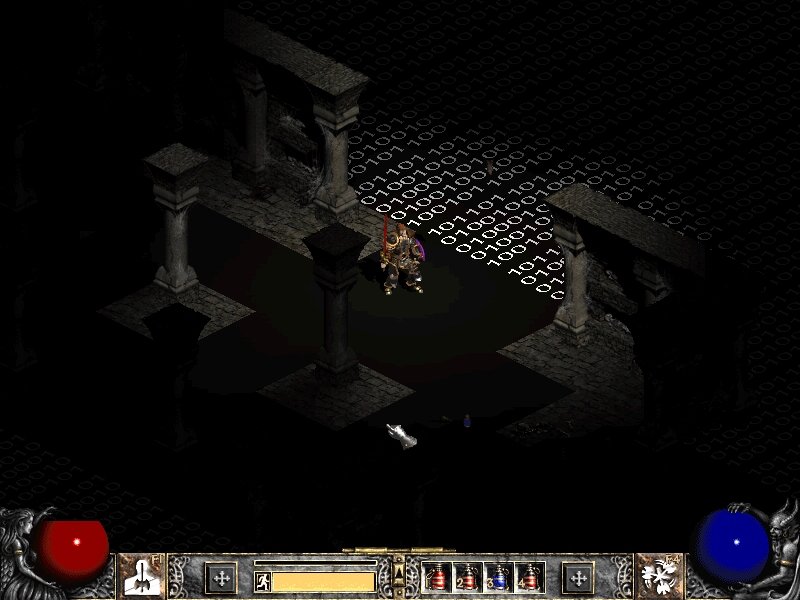Select the left-hand attack skill icon
The image size is (800, 600).
(141, 577)
